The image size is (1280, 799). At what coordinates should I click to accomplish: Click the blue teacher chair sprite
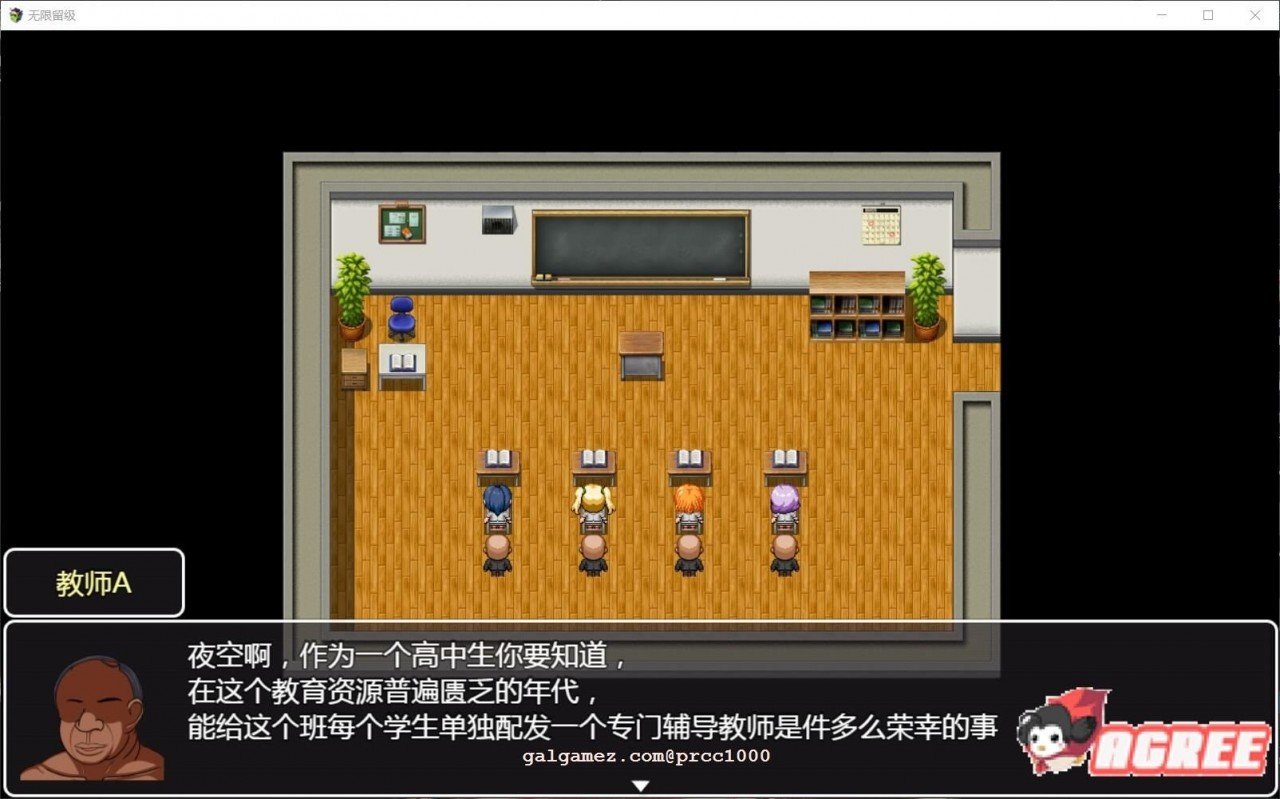click(x=400, y=320)
